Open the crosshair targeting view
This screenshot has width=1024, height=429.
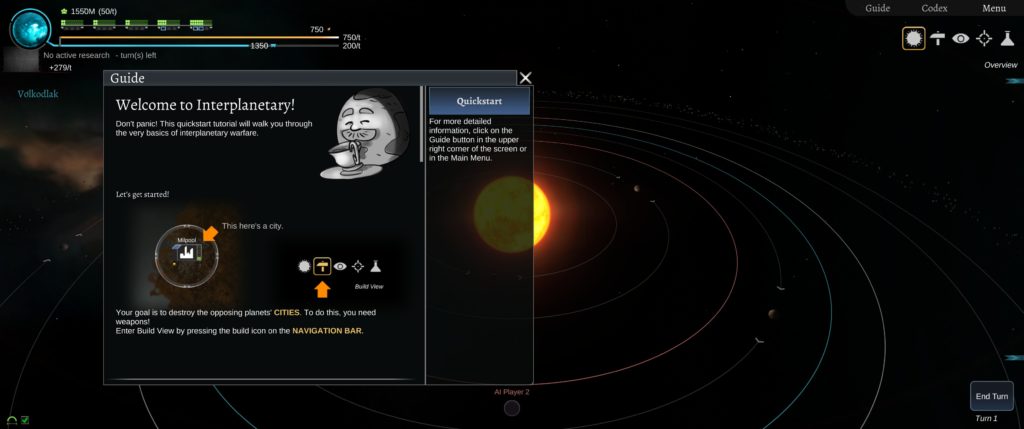[984, 38]
